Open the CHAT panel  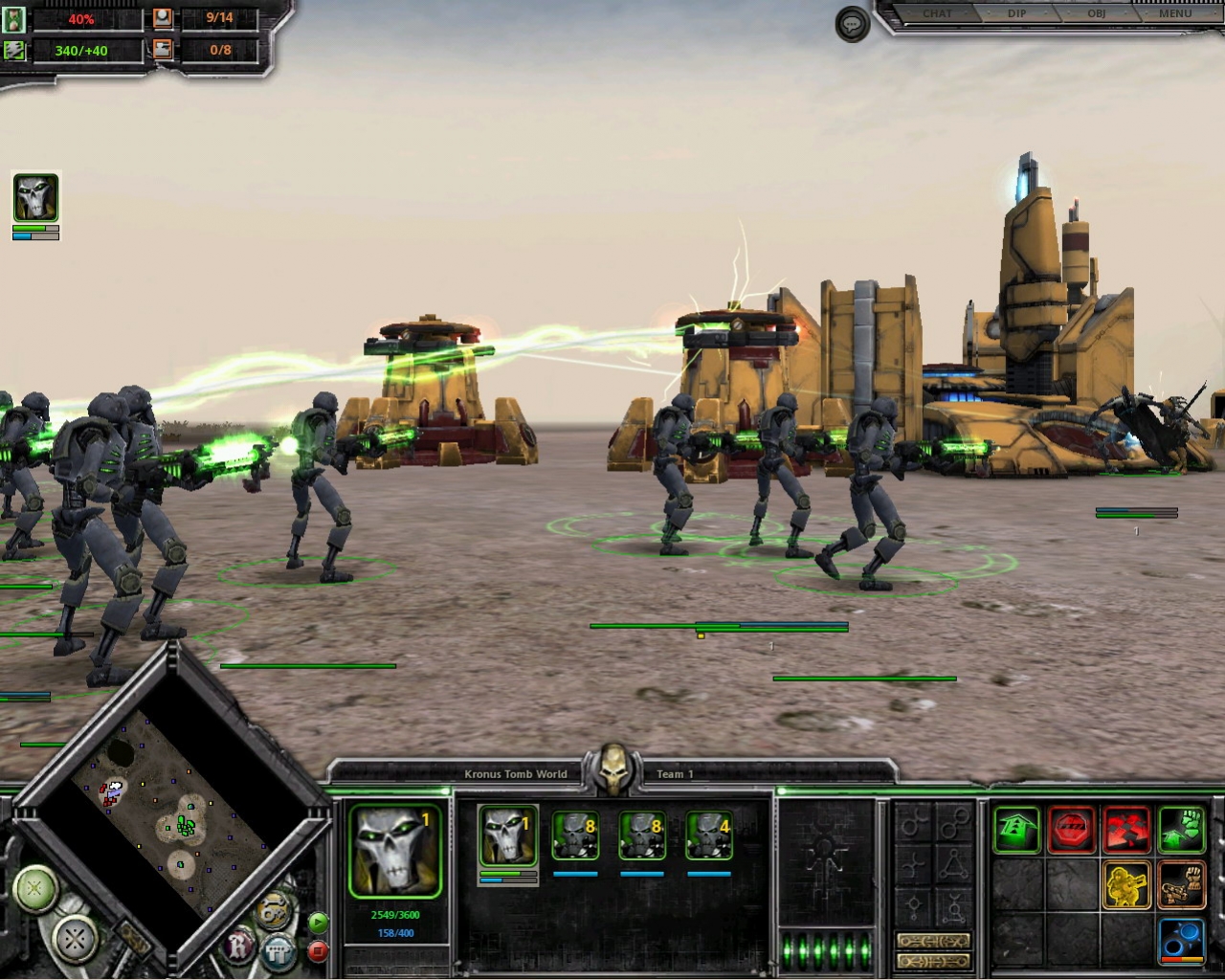937,13
